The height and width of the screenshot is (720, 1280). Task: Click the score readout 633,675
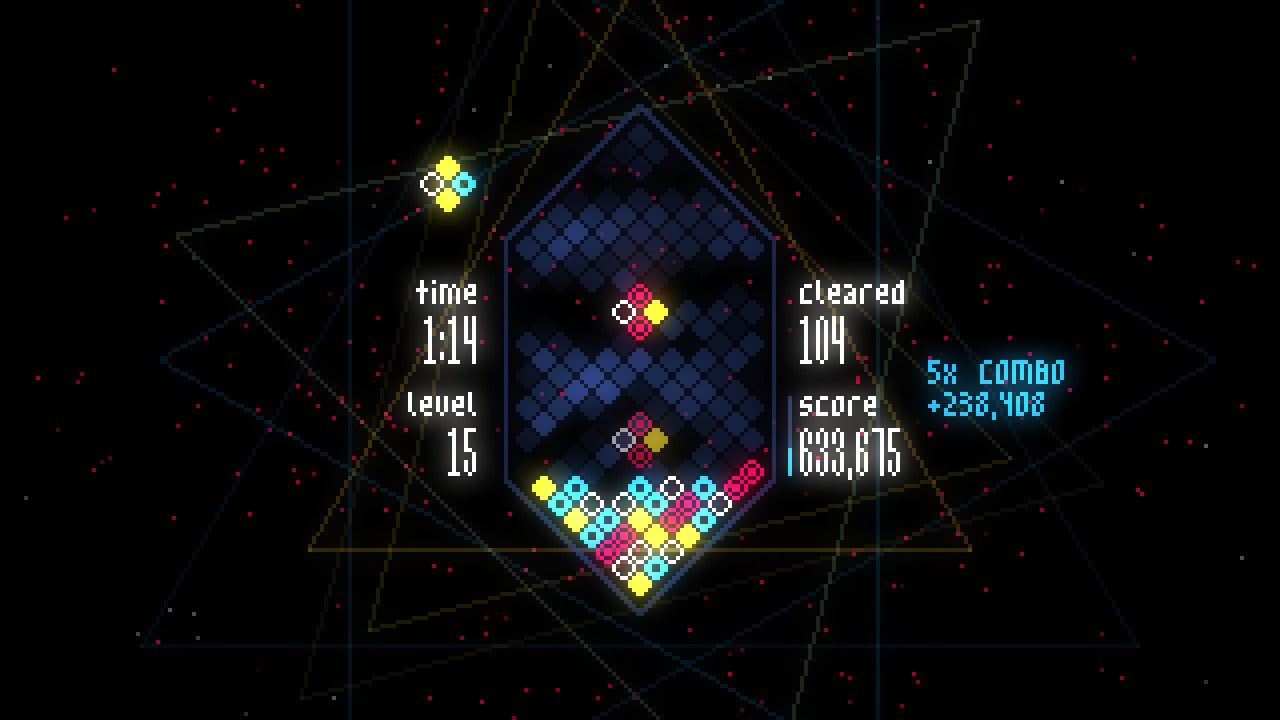coord(850,452)
